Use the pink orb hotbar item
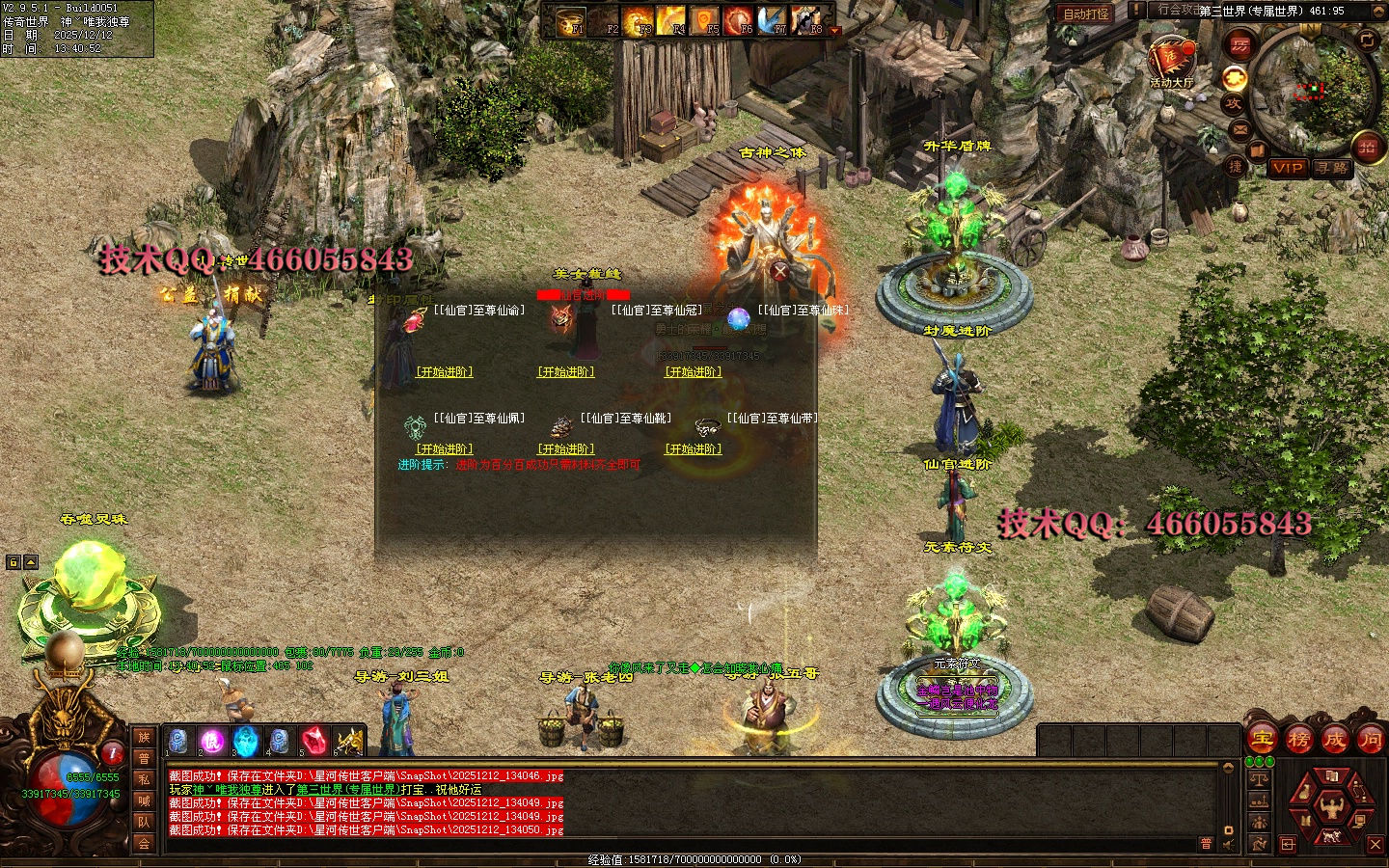The height and width of the screenshot is (868, 1389). [212, 741]
